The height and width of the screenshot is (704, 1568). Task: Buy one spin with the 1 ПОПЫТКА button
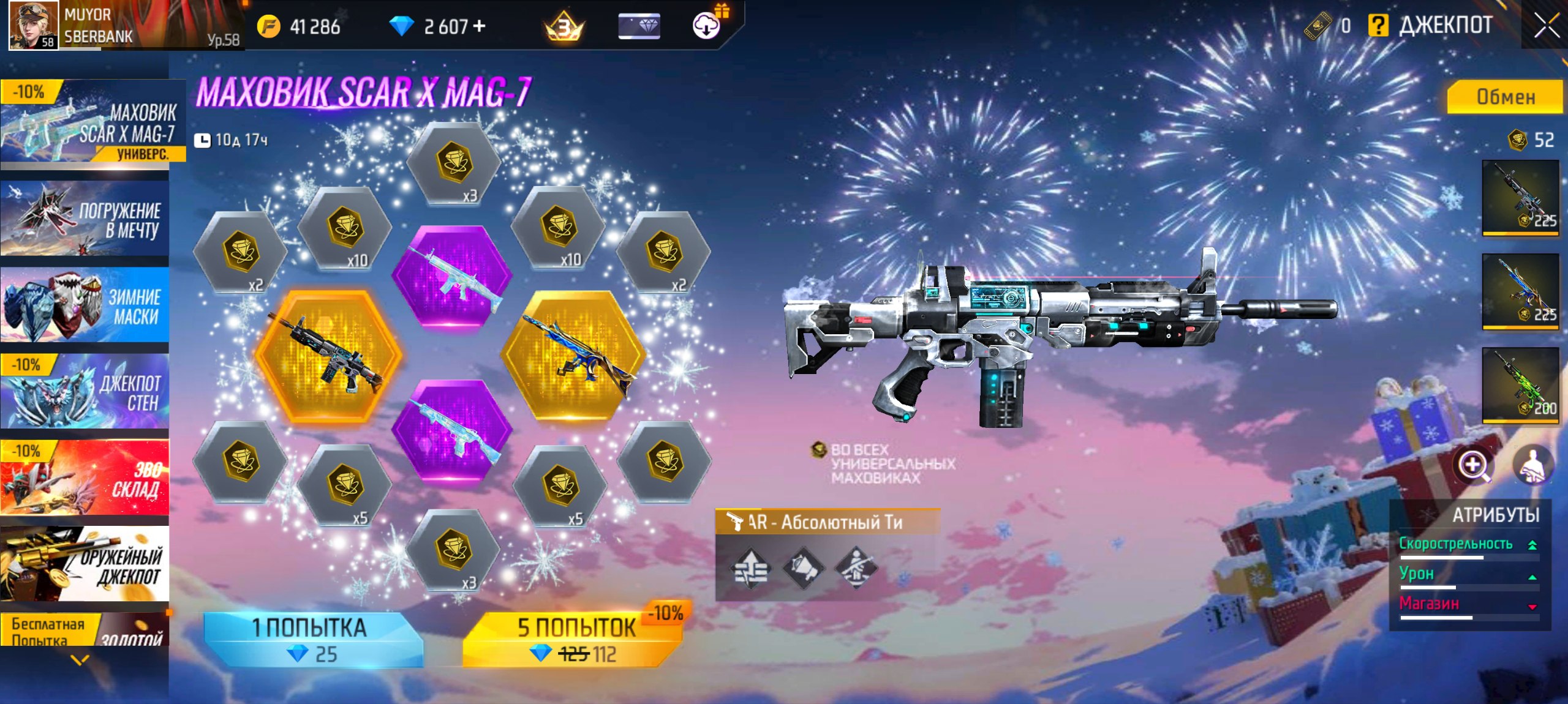tap(312, 640)
